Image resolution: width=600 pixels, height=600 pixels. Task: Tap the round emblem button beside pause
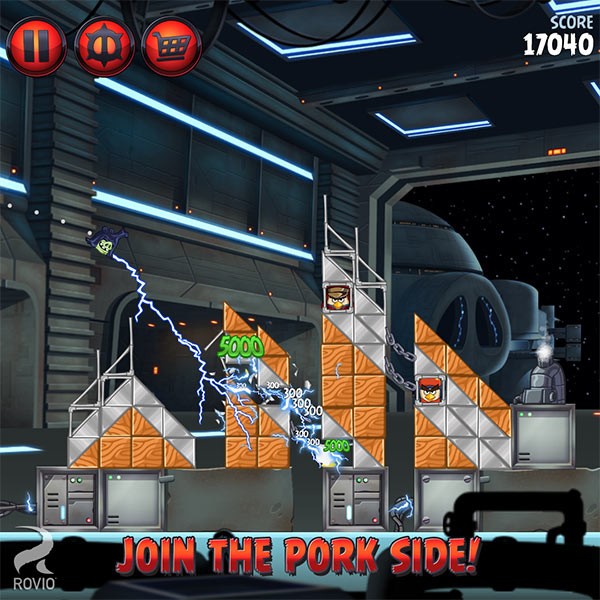click(x=104, y=46)
